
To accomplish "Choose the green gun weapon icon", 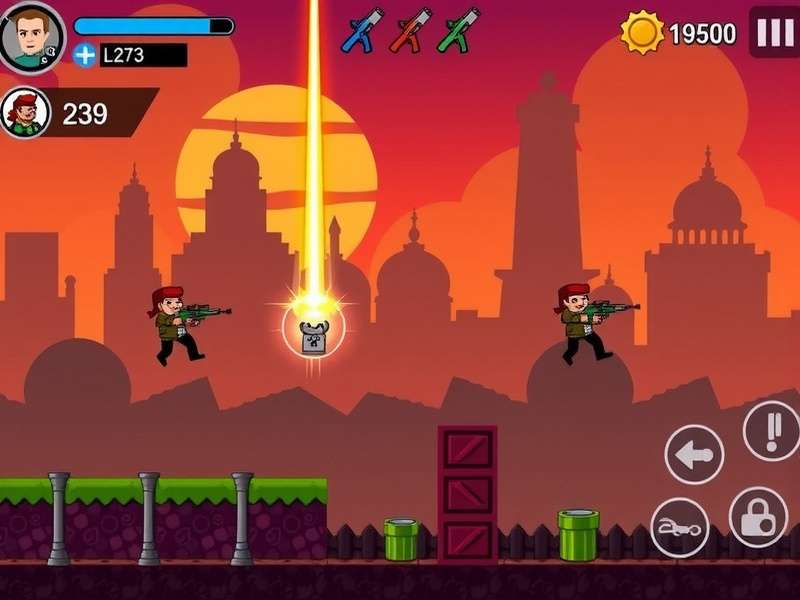I will (x=458, y=30).
